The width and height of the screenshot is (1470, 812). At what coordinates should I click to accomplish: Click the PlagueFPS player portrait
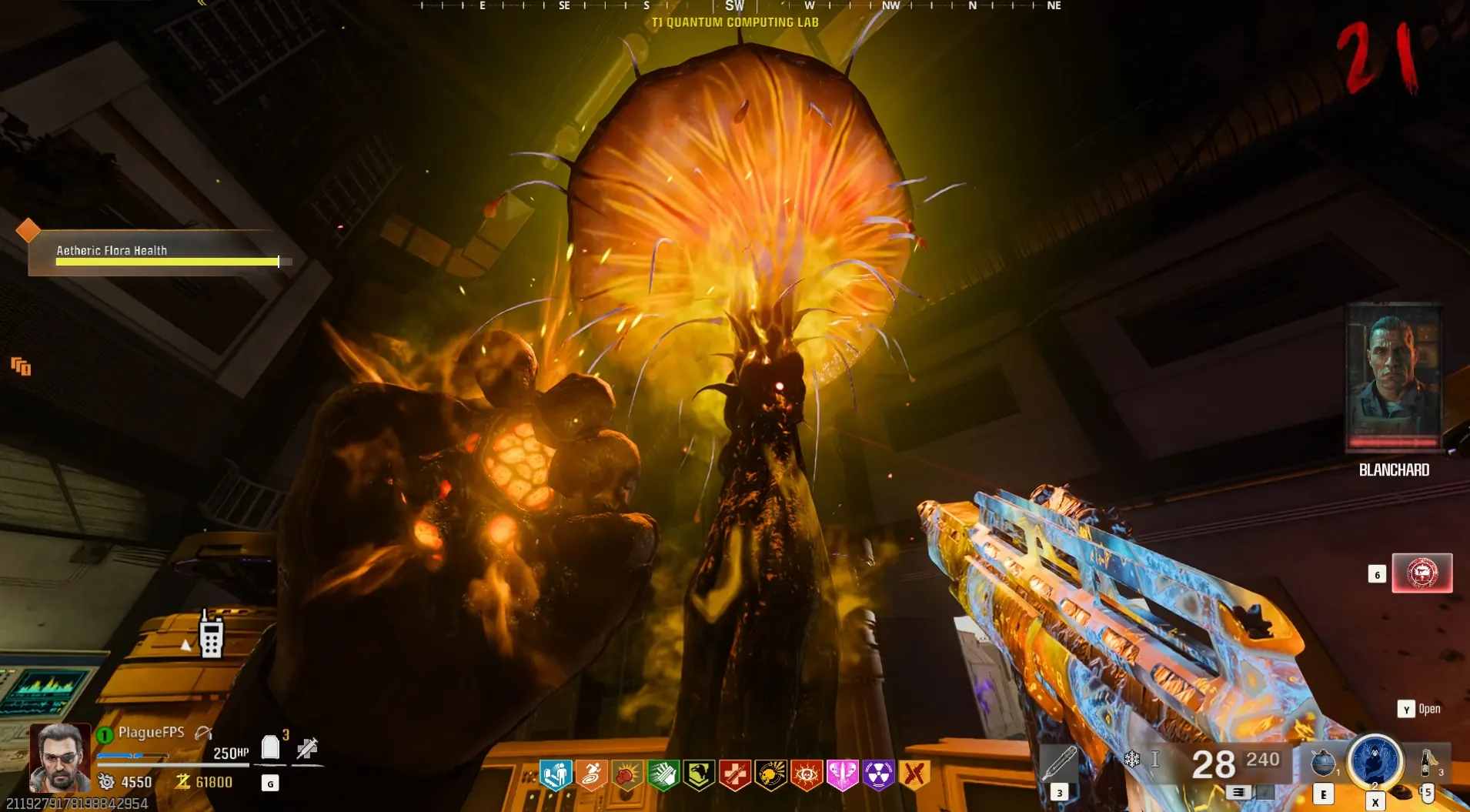coord(59,757)
